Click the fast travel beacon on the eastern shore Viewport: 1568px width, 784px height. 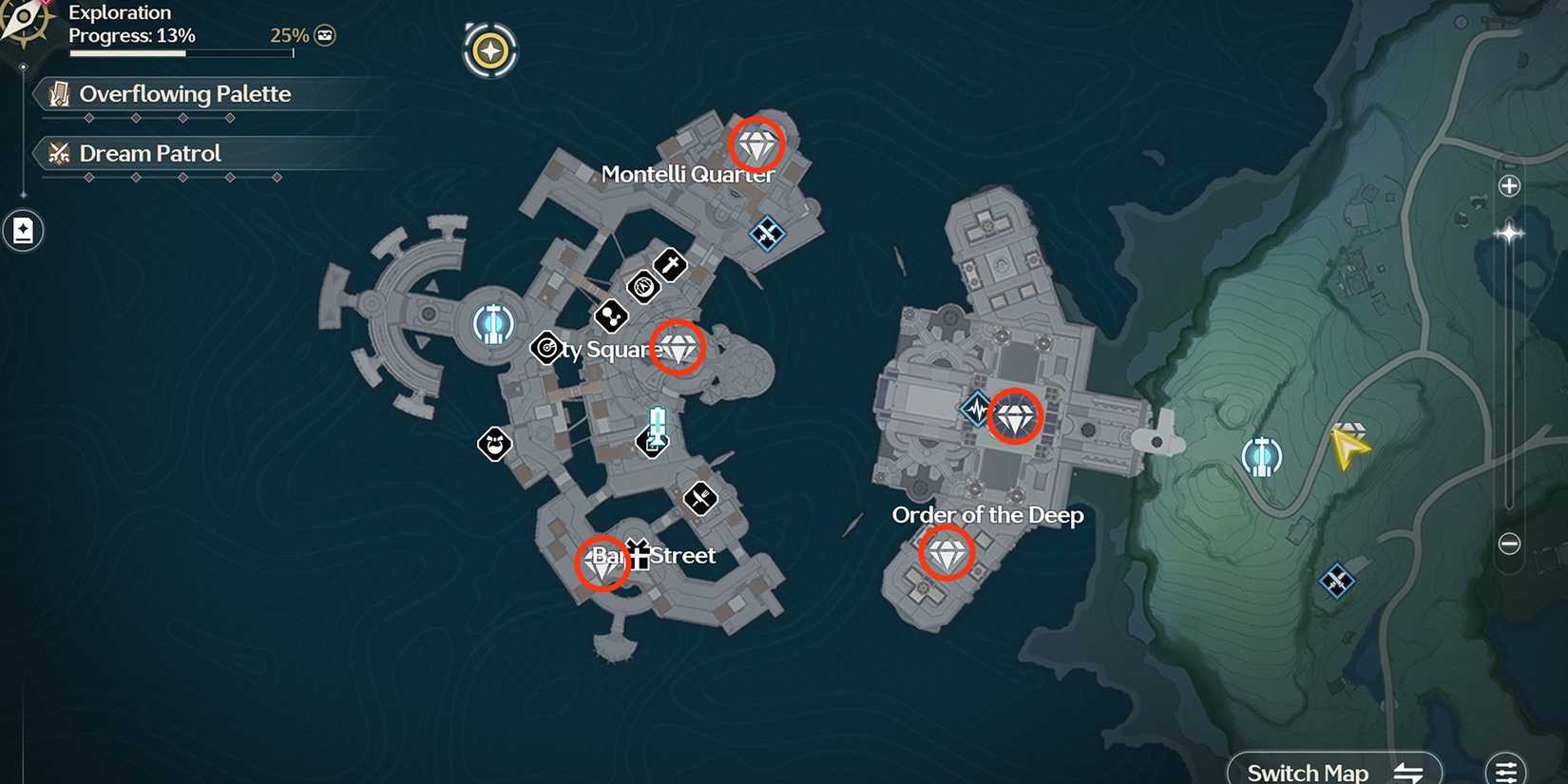pos(1261,455)
